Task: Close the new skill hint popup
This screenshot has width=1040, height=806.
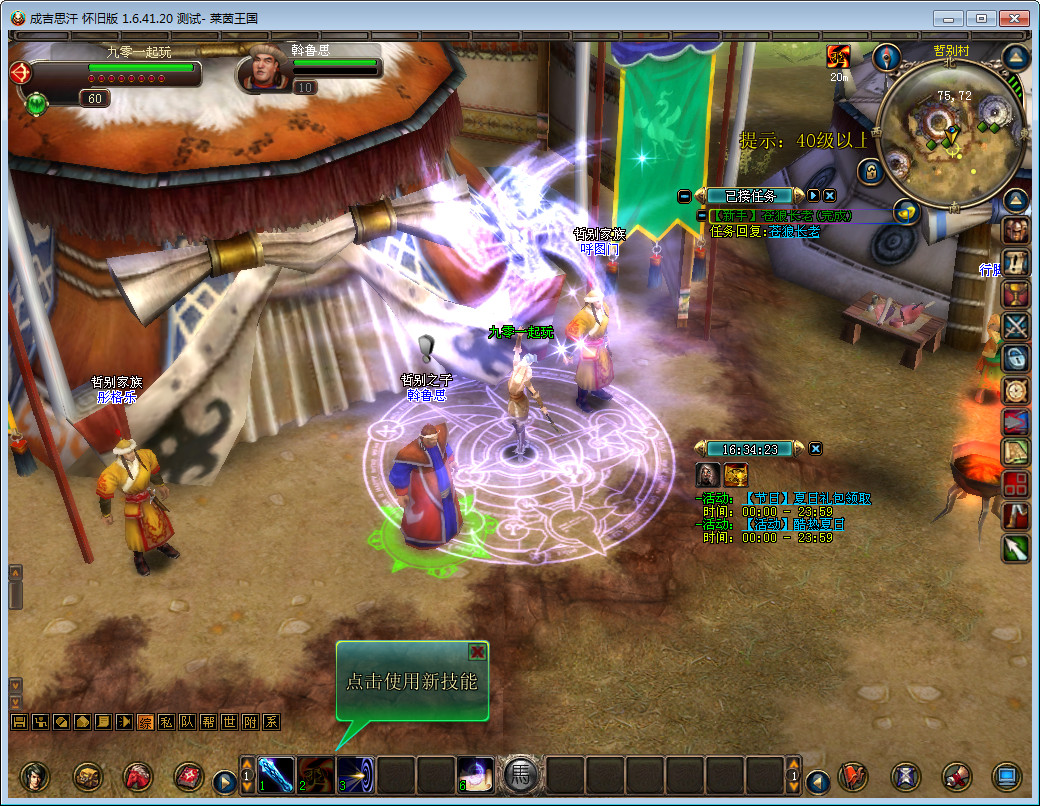Action: (478, 652)
